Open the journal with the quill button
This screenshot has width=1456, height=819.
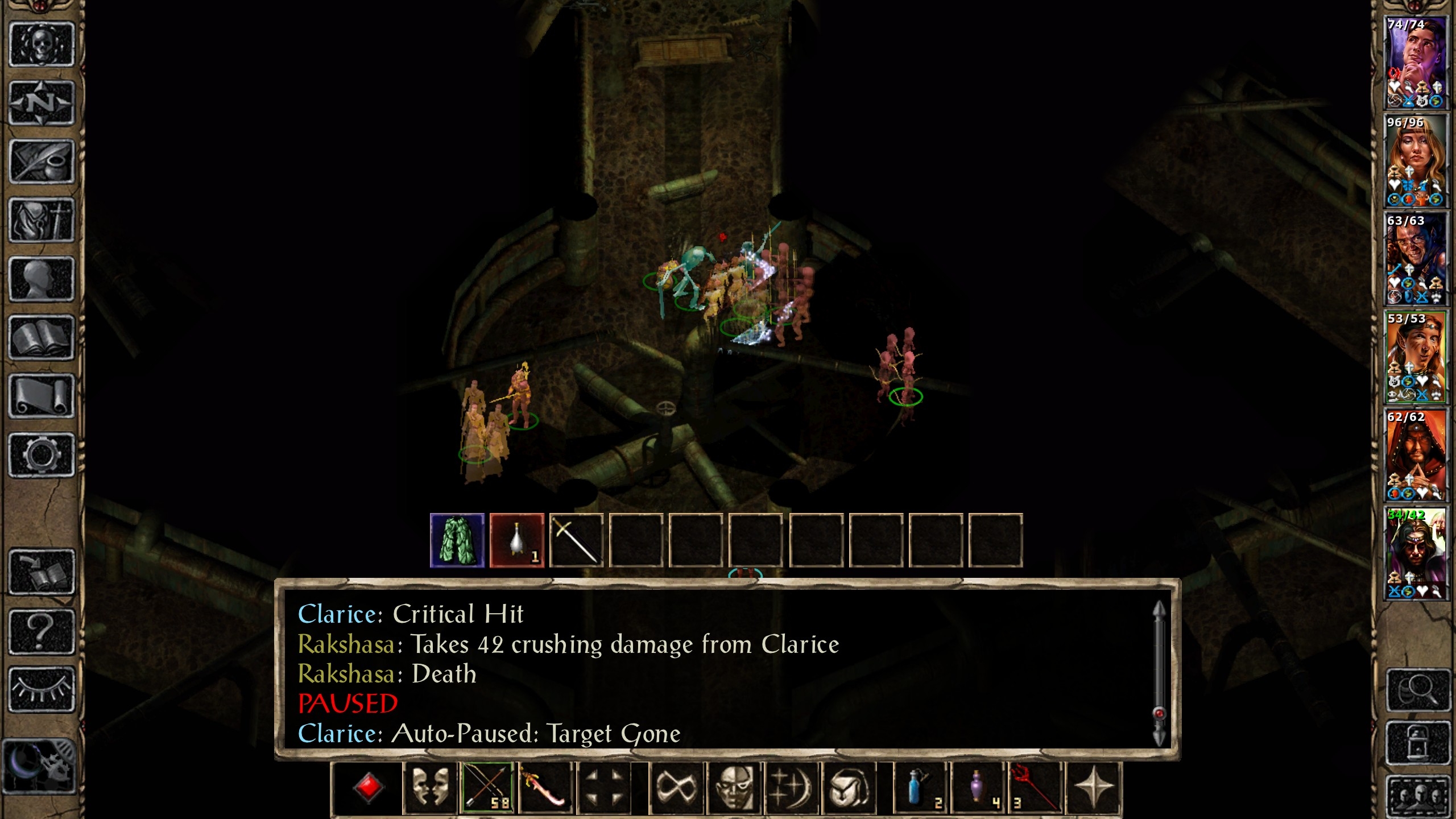42,162
